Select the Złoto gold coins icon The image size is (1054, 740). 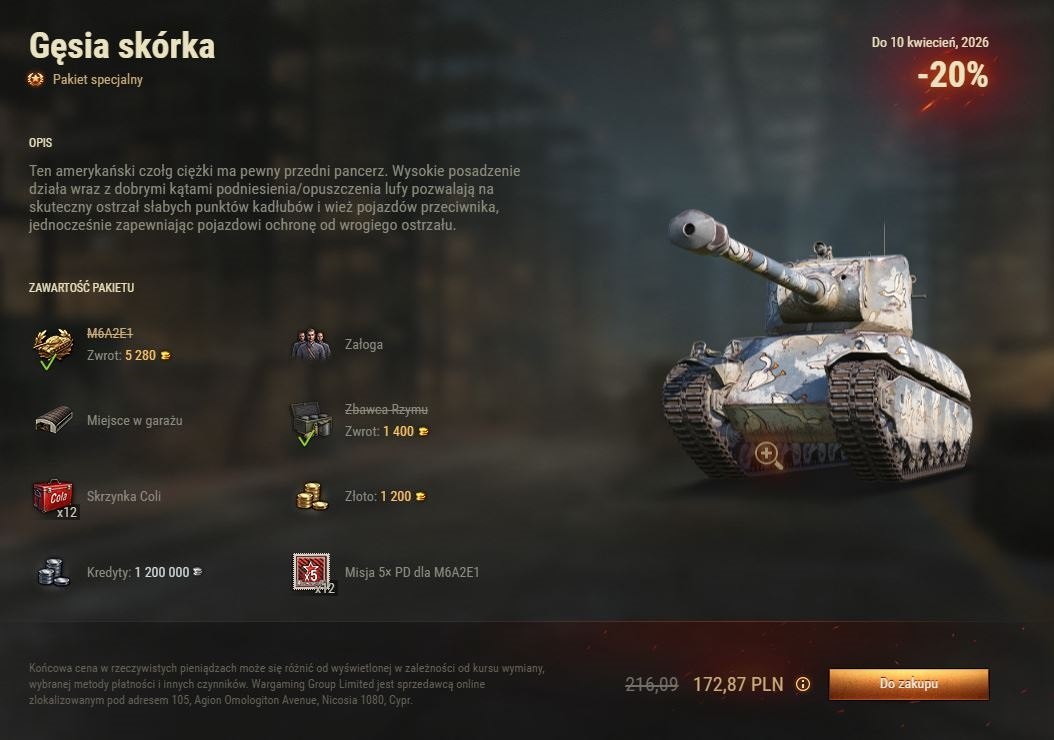pyautogui.click(x=311, y=497)
